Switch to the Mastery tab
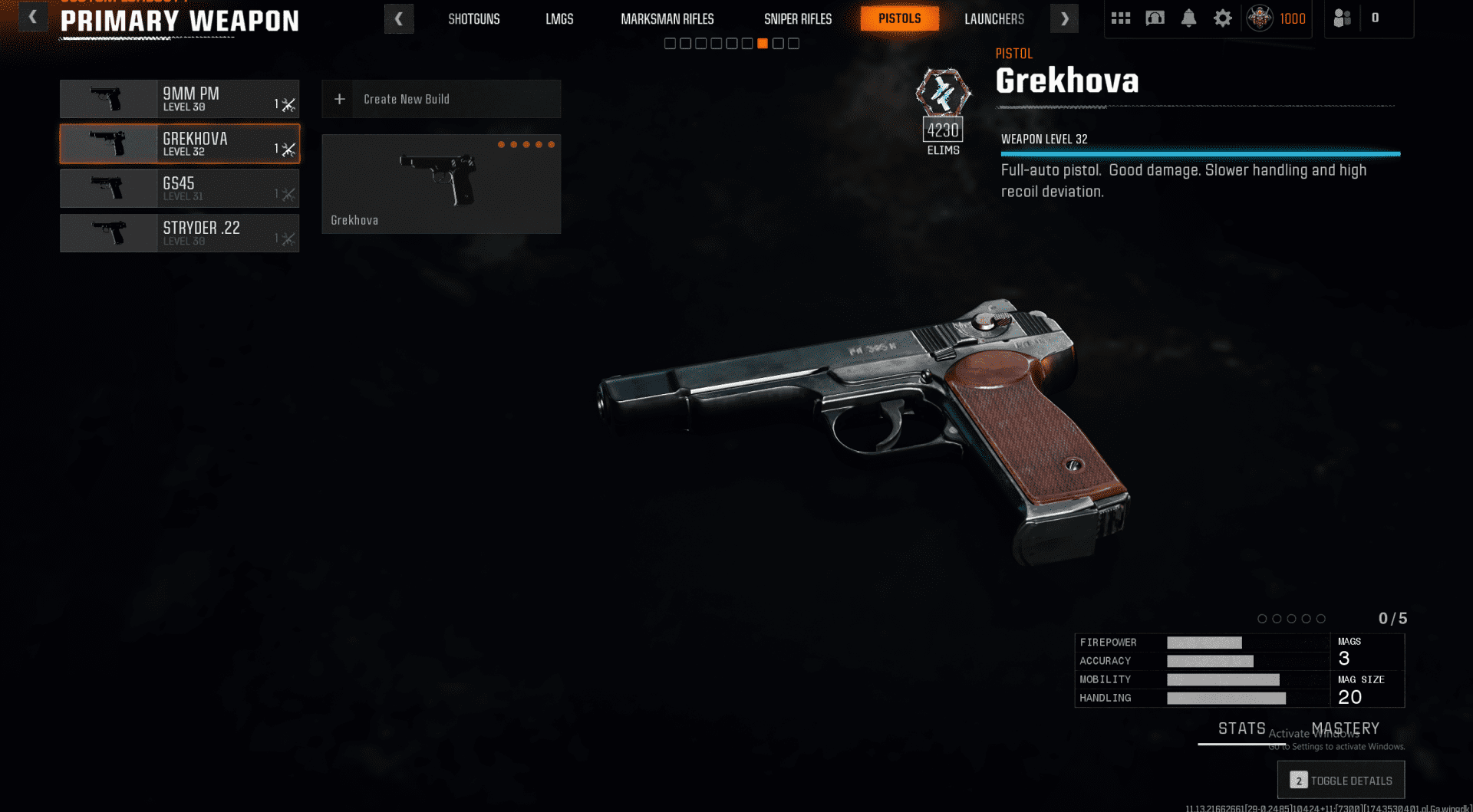1473x812 pixels. 1345,728
